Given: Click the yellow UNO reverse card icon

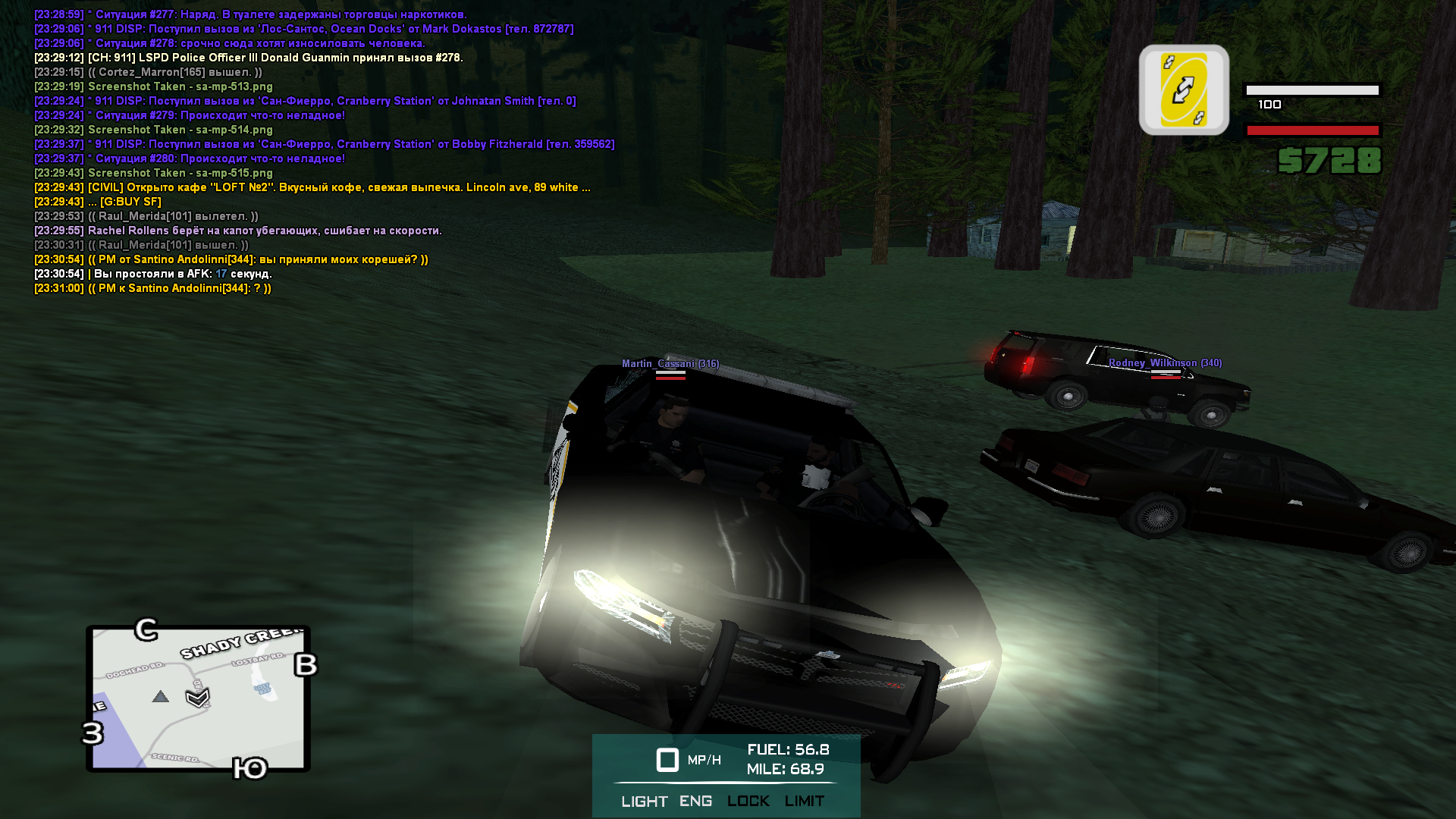Looking at the screenshot, I should pyautogui.click(x=1183, y=89).
